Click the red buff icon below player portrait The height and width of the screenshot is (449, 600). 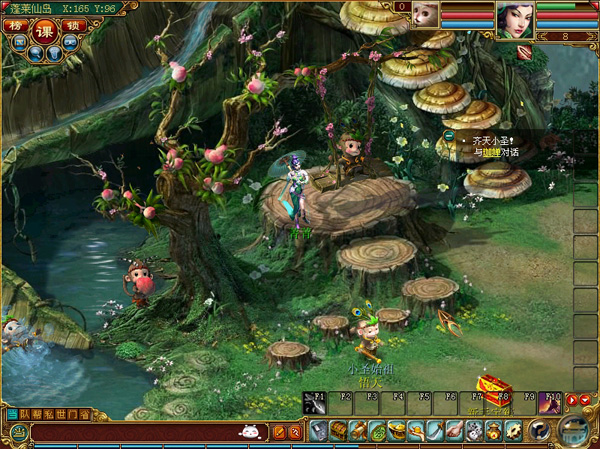point(524,53)
